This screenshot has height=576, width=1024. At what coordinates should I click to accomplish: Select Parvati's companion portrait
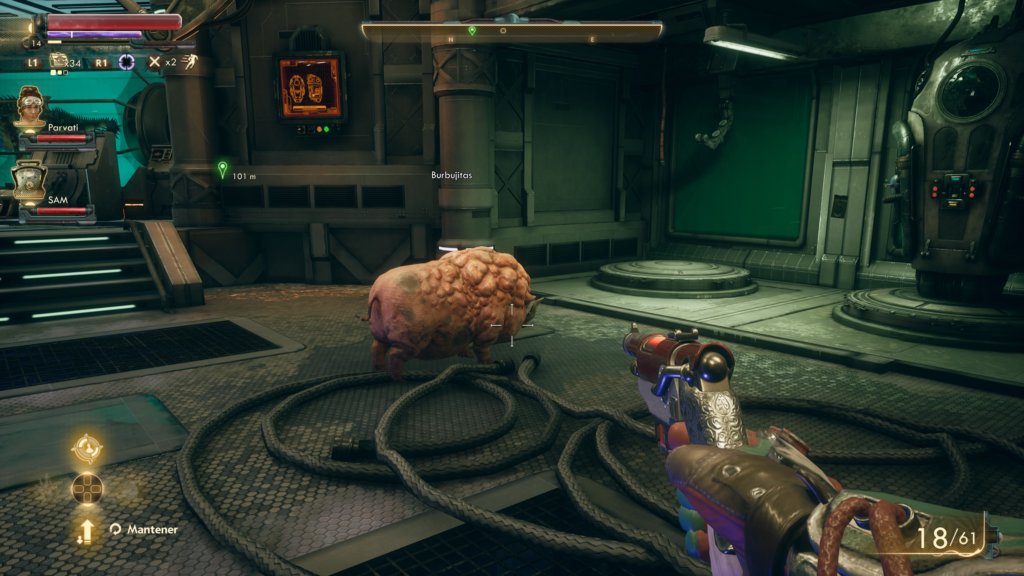point(31,107)
